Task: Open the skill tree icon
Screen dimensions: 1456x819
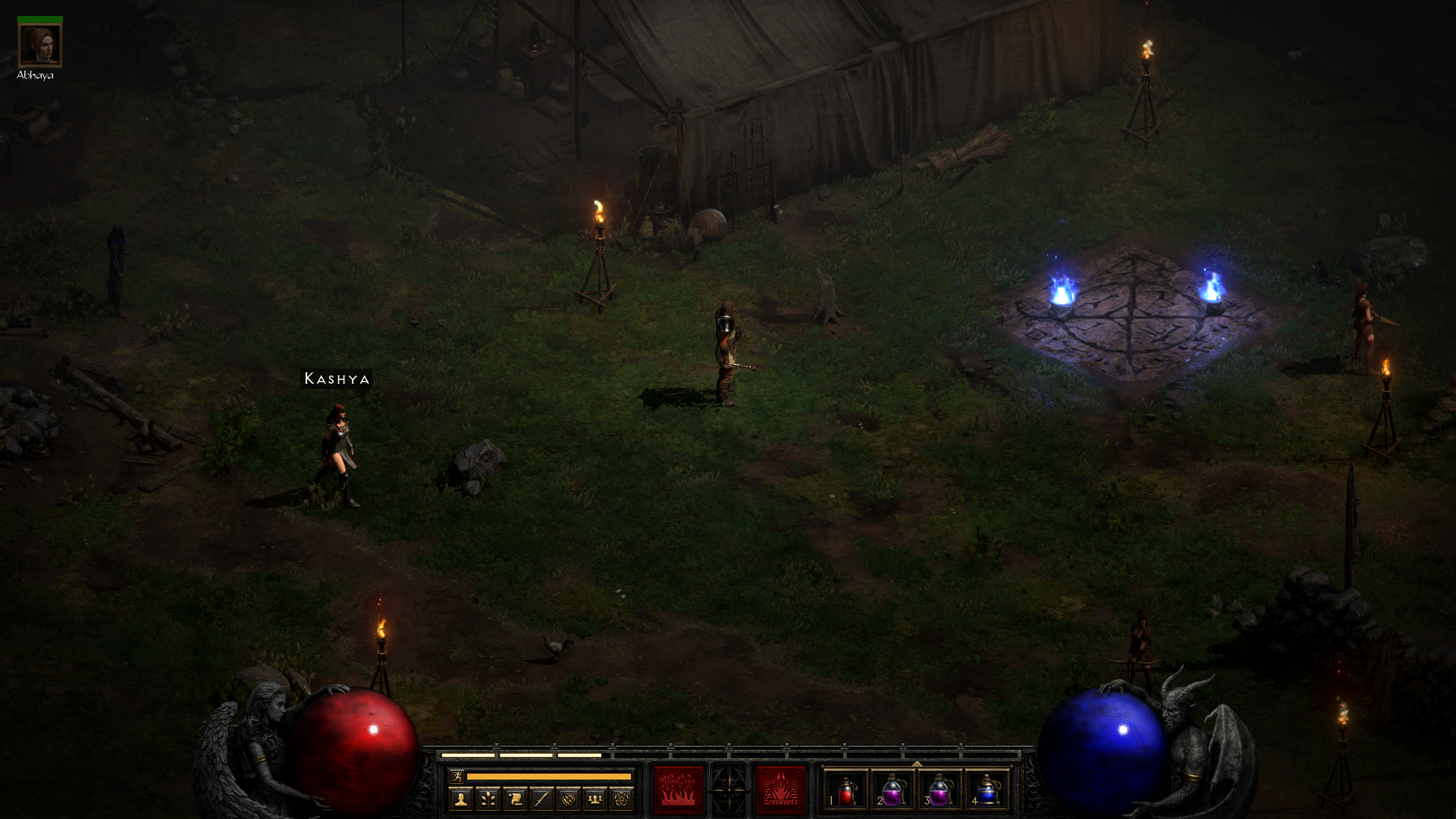Action: [488, 799]
